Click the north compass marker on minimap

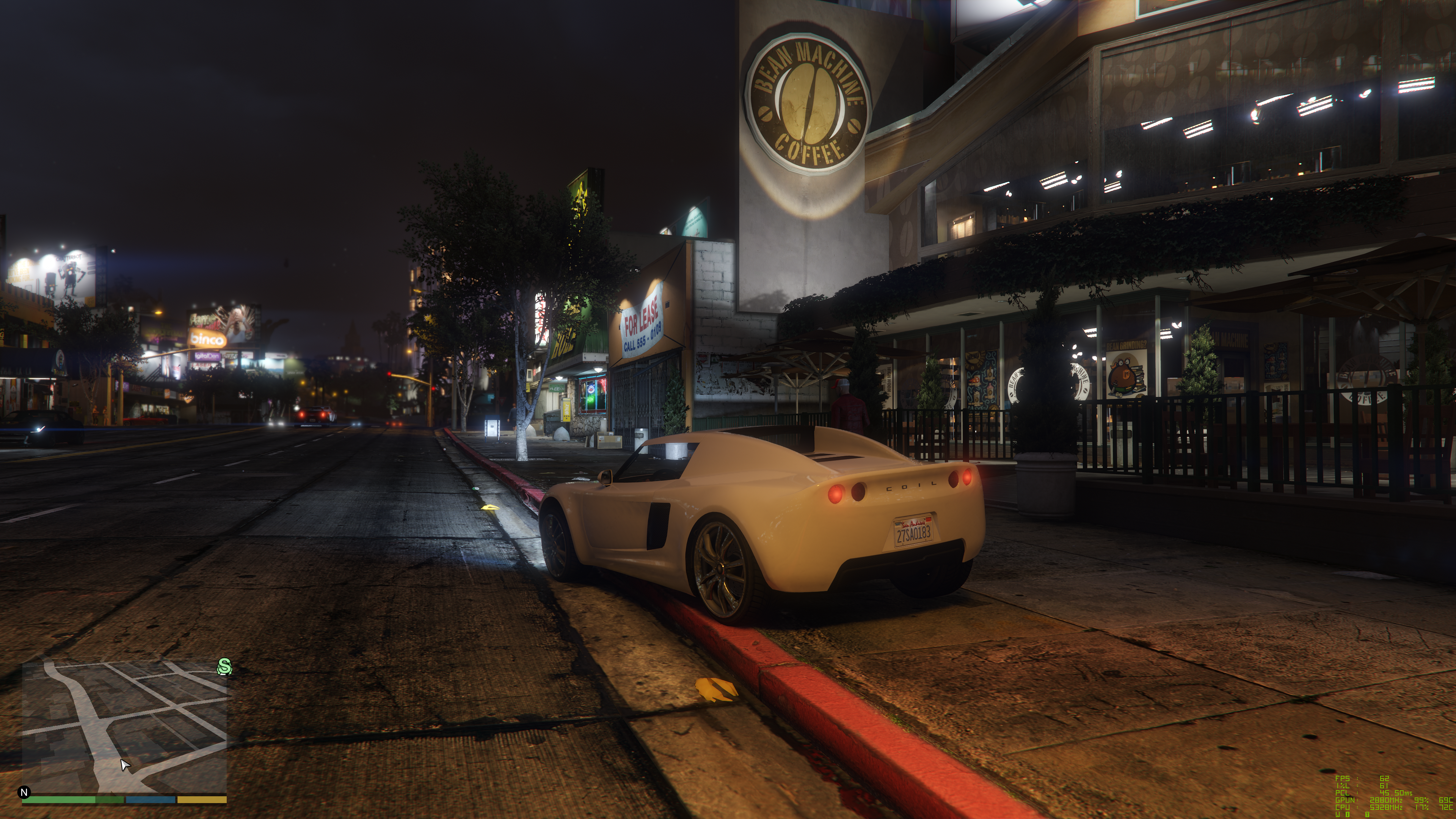24,792
